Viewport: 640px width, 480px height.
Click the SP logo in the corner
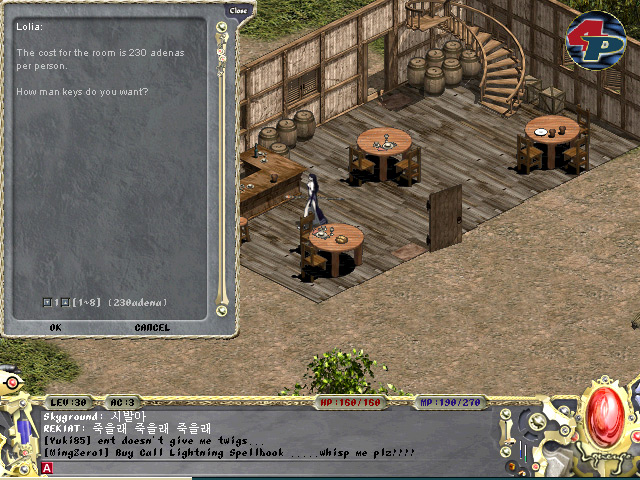pyautogui.click(x=596, y=37)
